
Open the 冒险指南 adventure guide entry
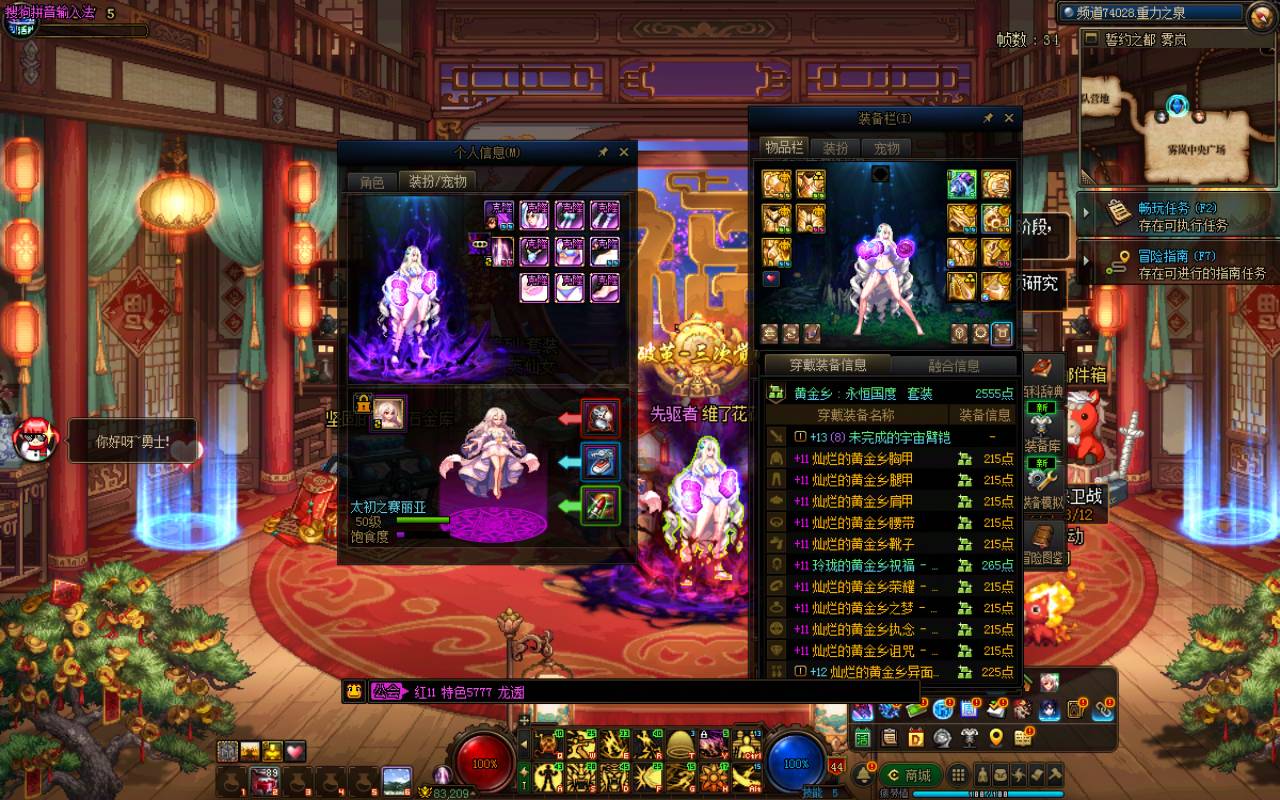point(1176,264)
